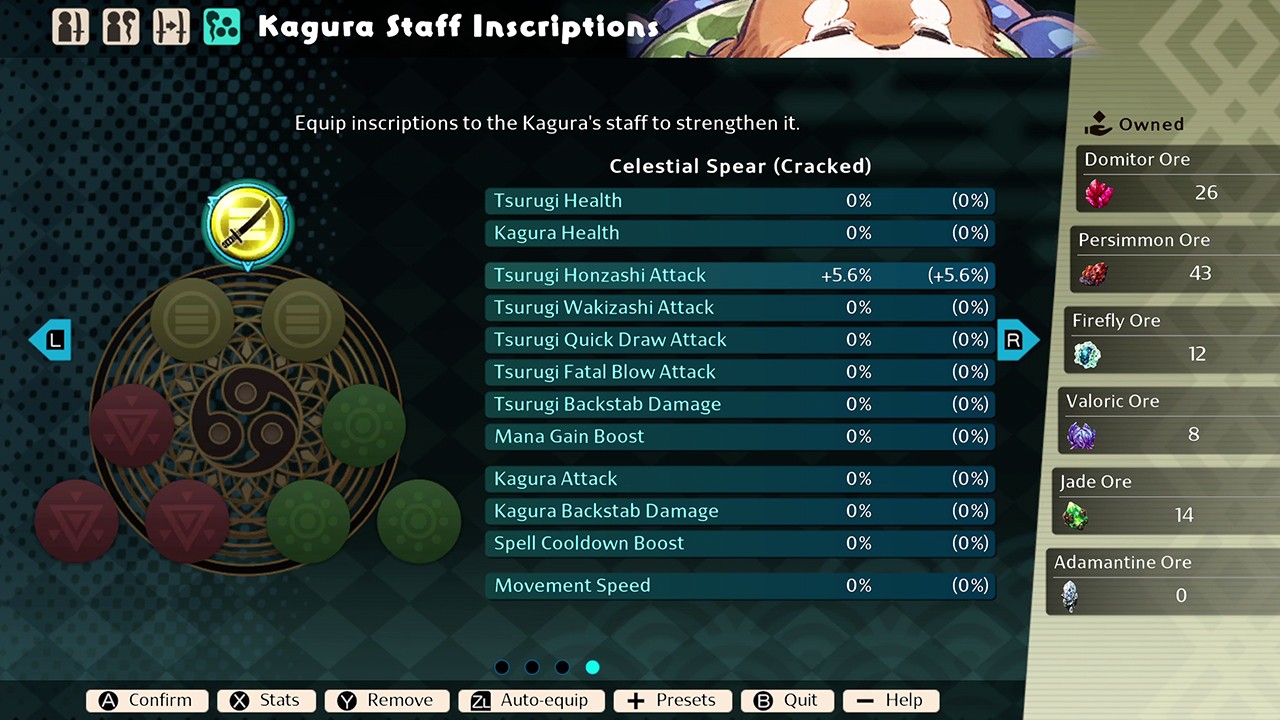Select the Tsurugi Honzashi Attack row
This screenshot has width=1280, height=720.
click(740, 275)
